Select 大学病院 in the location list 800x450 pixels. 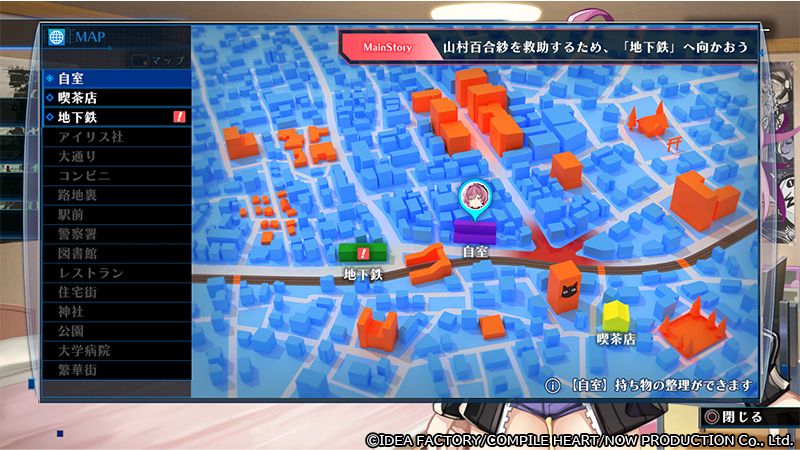[115, 350]
